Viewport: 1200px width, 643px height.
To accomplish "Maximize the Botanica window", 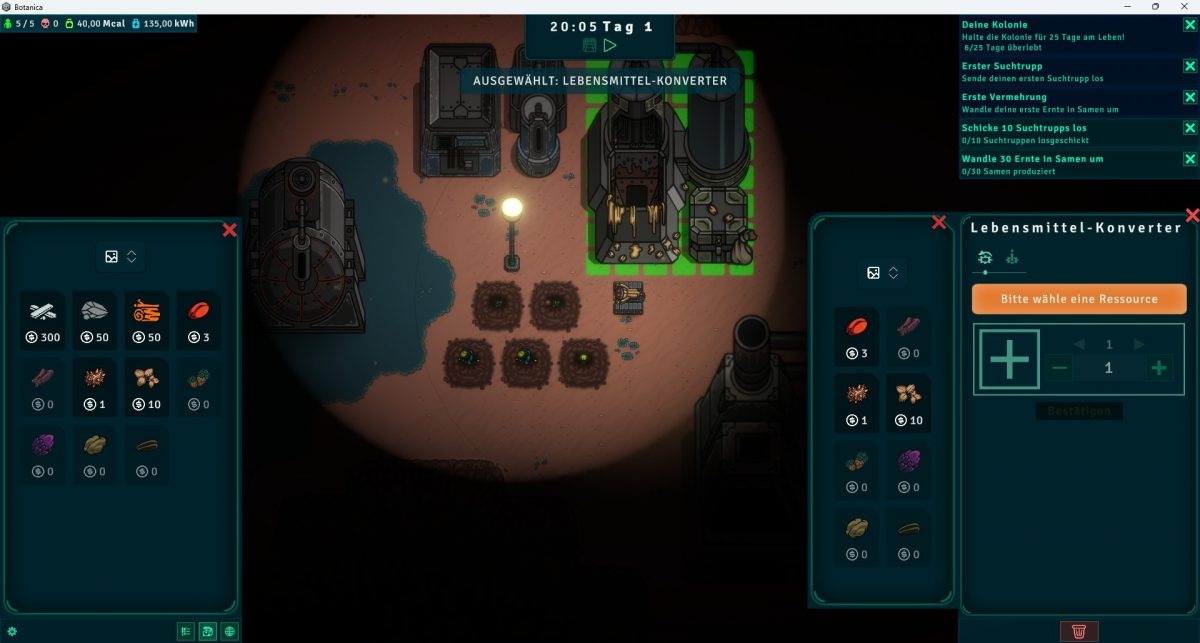I will [1155, 6].
